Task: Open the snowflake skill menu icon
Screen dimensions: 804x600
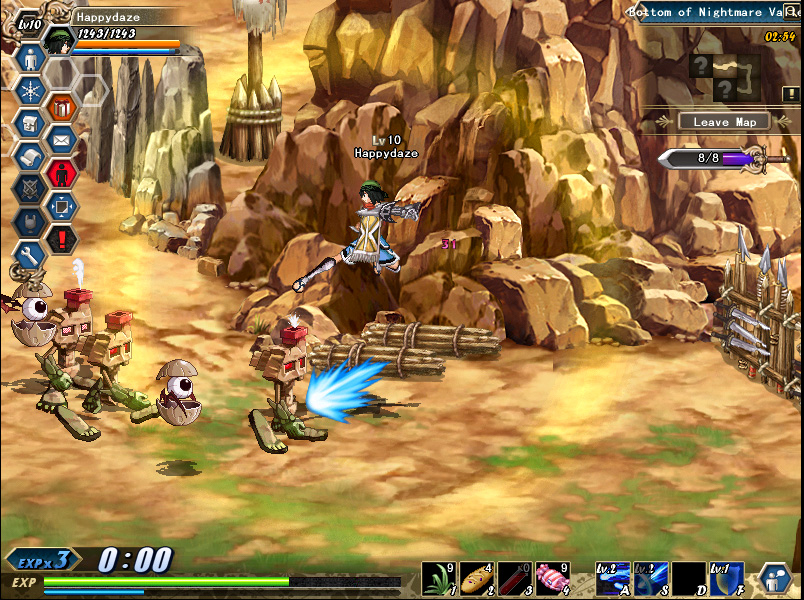Action: (29, 91)
